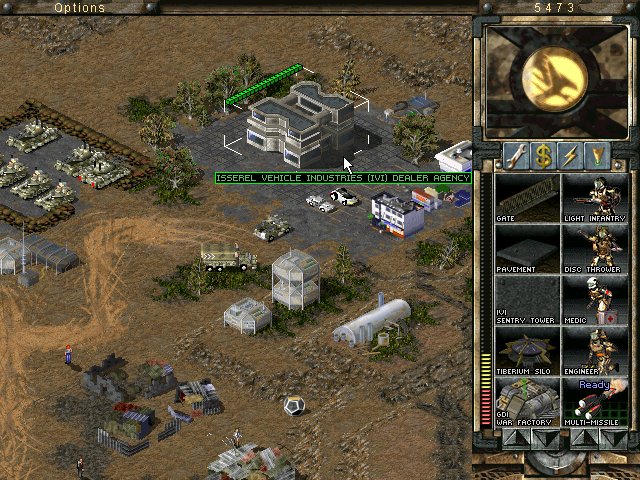Train a Light Infantry unit
Viewport: 640px width, 480px height.
coord(593,197)
